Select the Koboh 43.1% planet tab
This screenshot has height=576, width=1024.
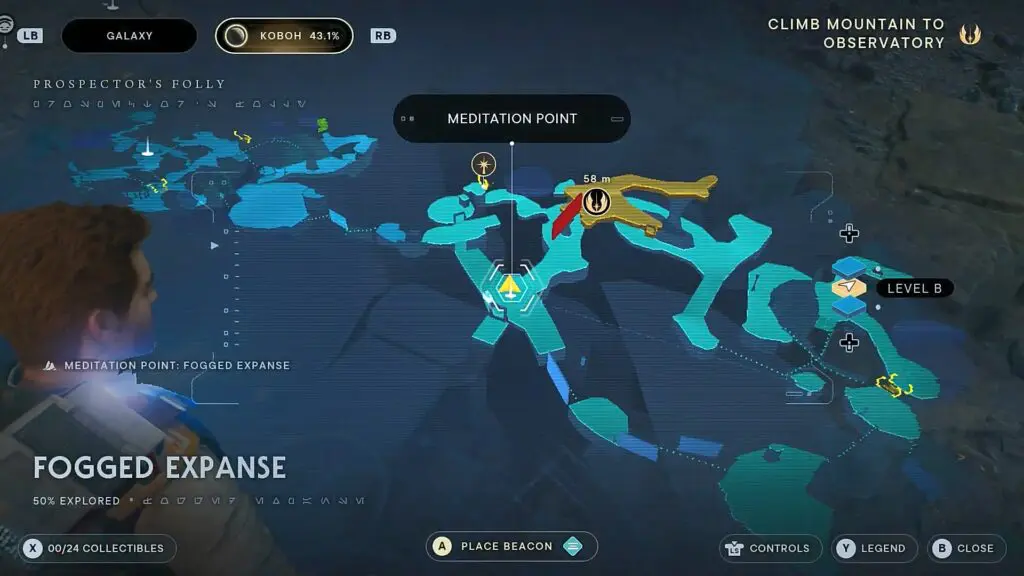coord(284,36)
